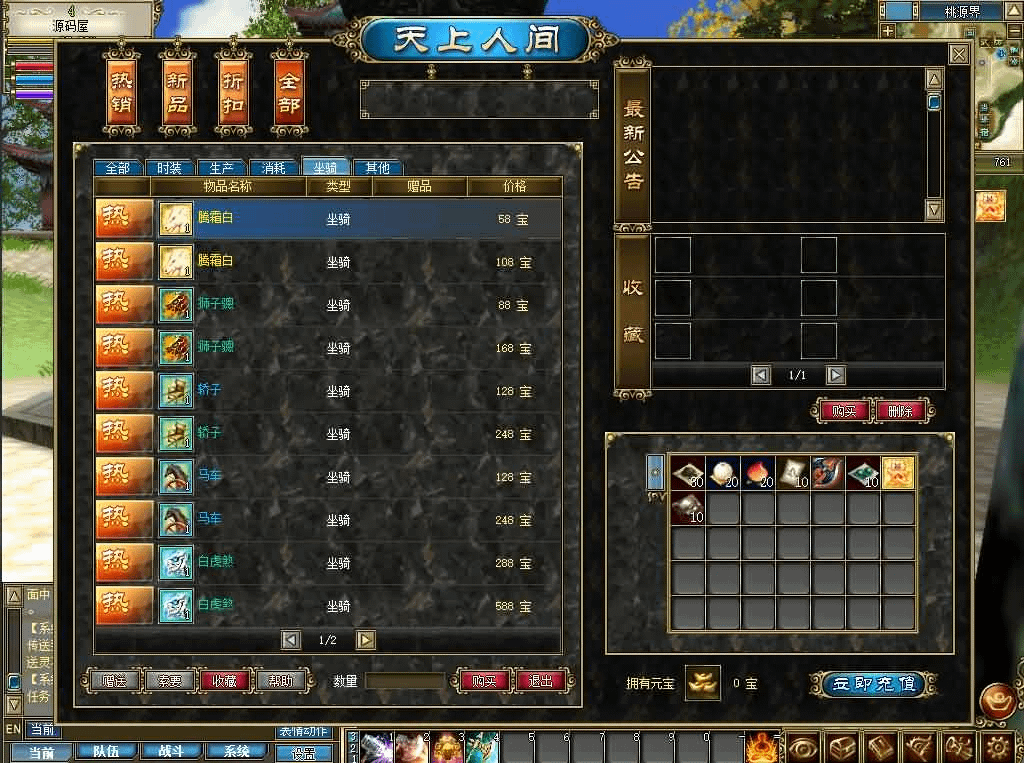This screenshot has height=763, width=1024.
Task: Open the 热销 hot-sale banner
Action: tap(121, 96)
